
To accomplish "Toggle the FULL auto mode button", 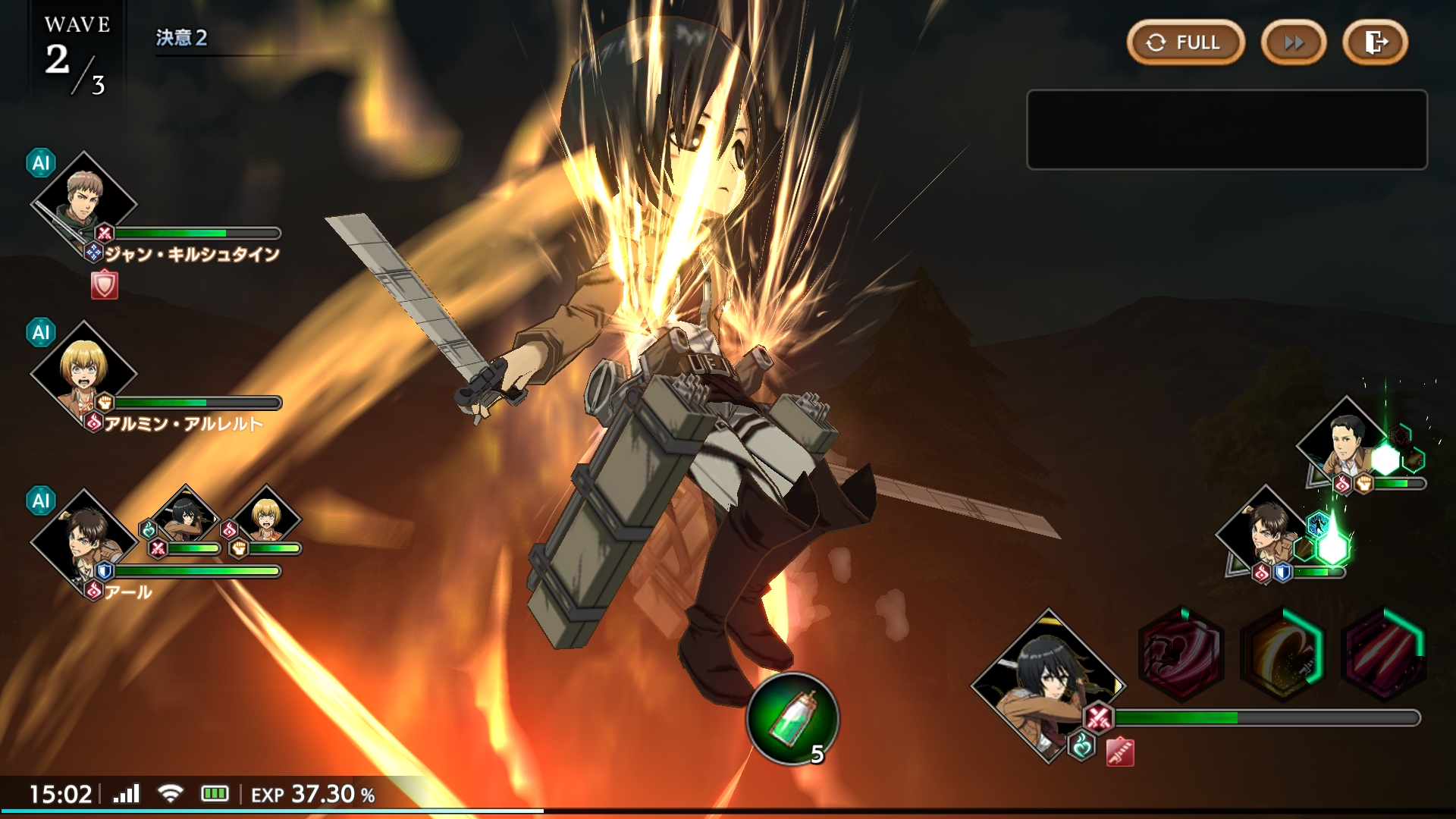I will [x=1185, y=42].
